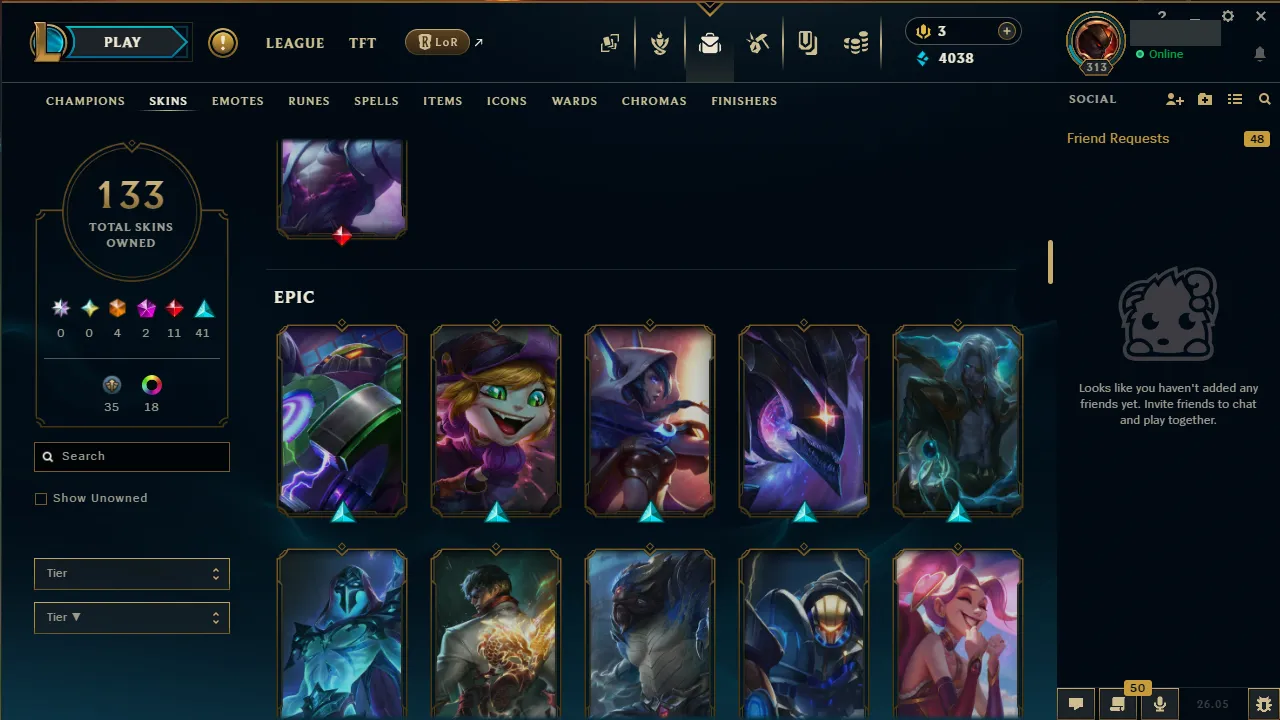Open client settings gear icon
Image resolution: width=1280 pixels, height=720 pixels.
[x=1227, y=16]
